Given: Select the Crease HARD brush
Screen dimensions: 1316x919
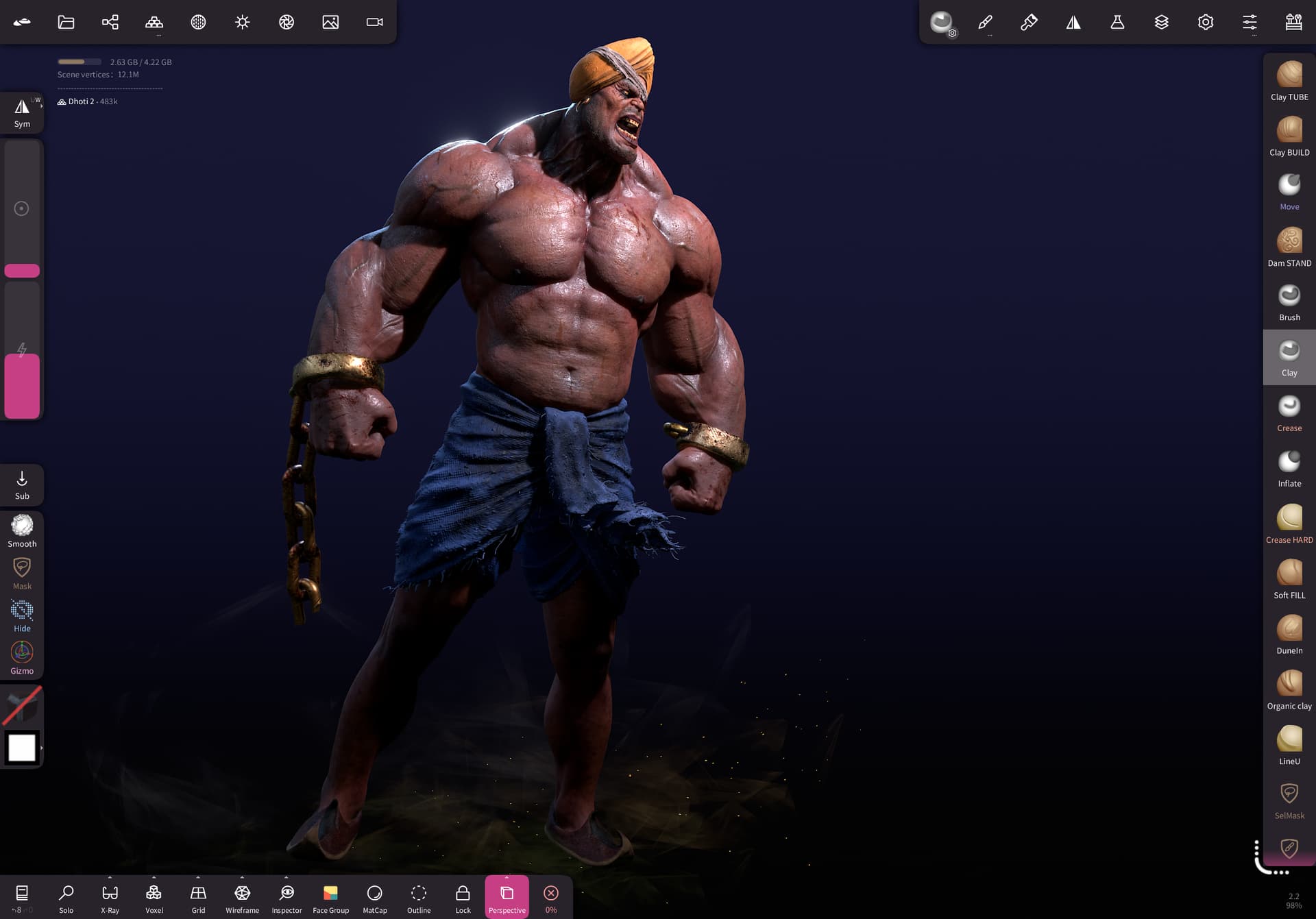Looking at the screenshot, I should coord(1289,524).
